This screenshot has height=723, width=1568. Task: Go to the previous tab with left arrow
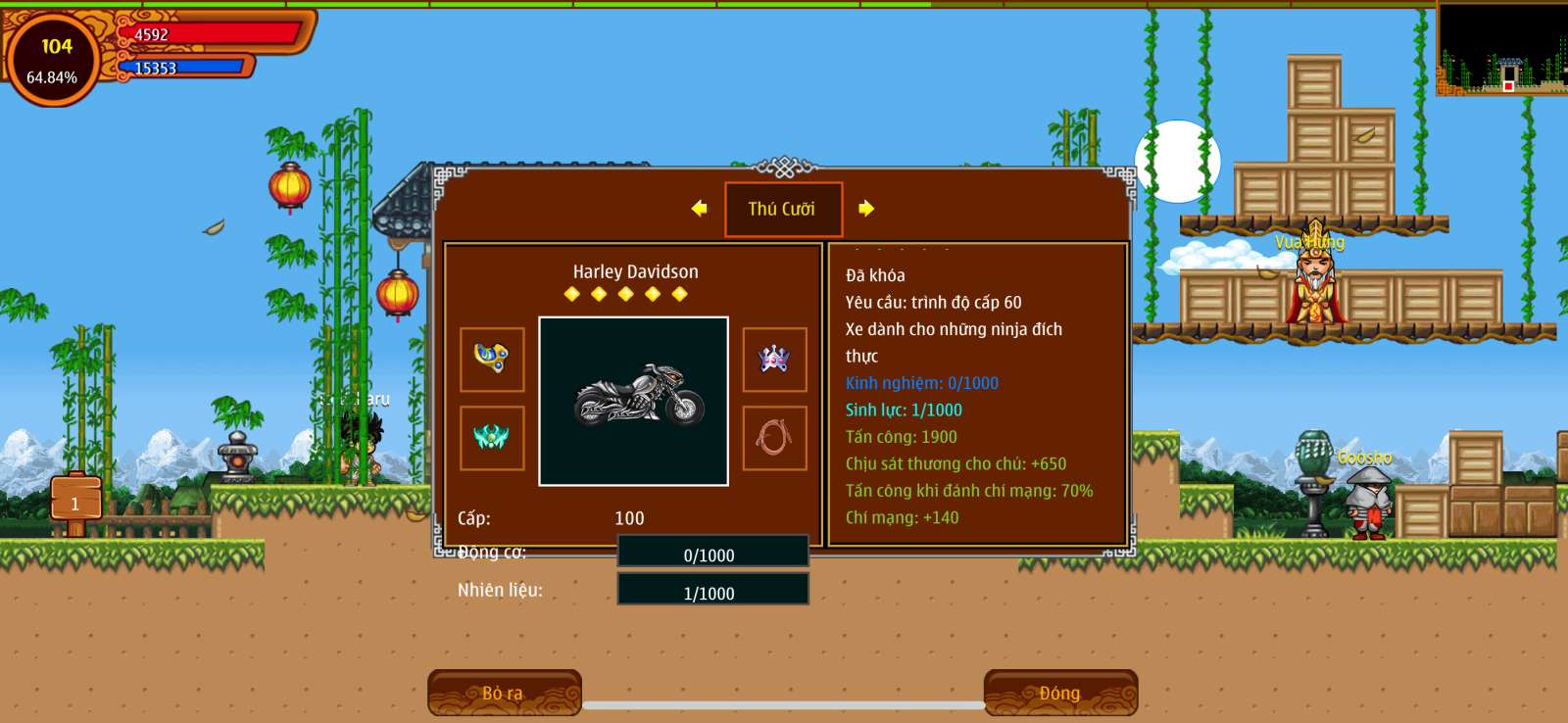pyautogui.click(x=699, y=209)
